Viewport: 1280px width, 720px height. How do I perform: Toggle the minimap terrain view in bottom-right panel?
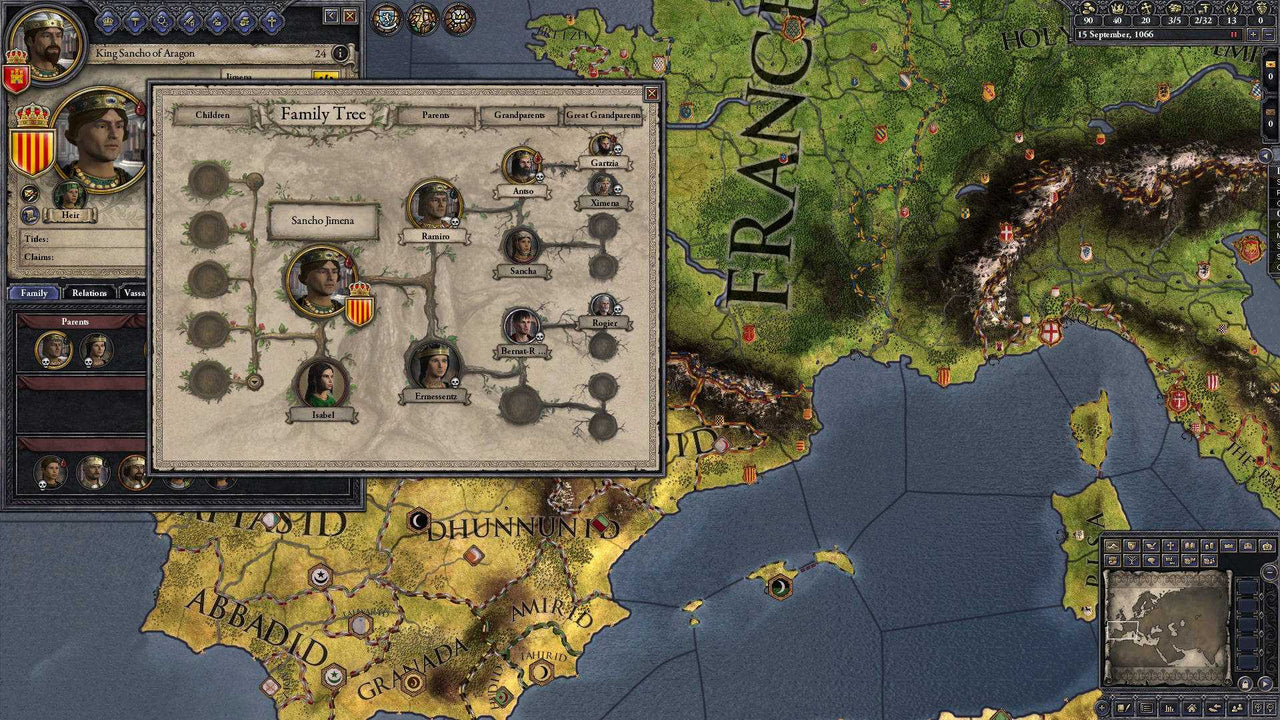point(1112,545)
